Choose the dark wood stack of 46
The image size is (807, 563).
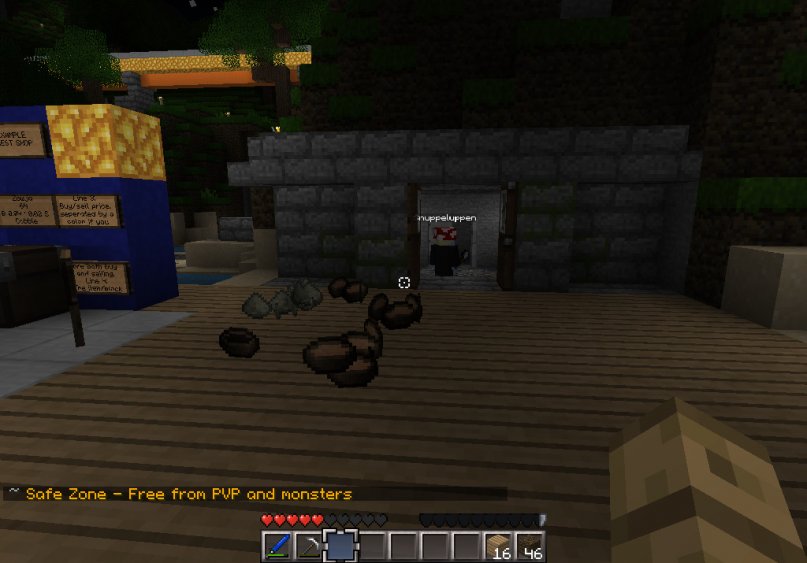click(530, 546)
